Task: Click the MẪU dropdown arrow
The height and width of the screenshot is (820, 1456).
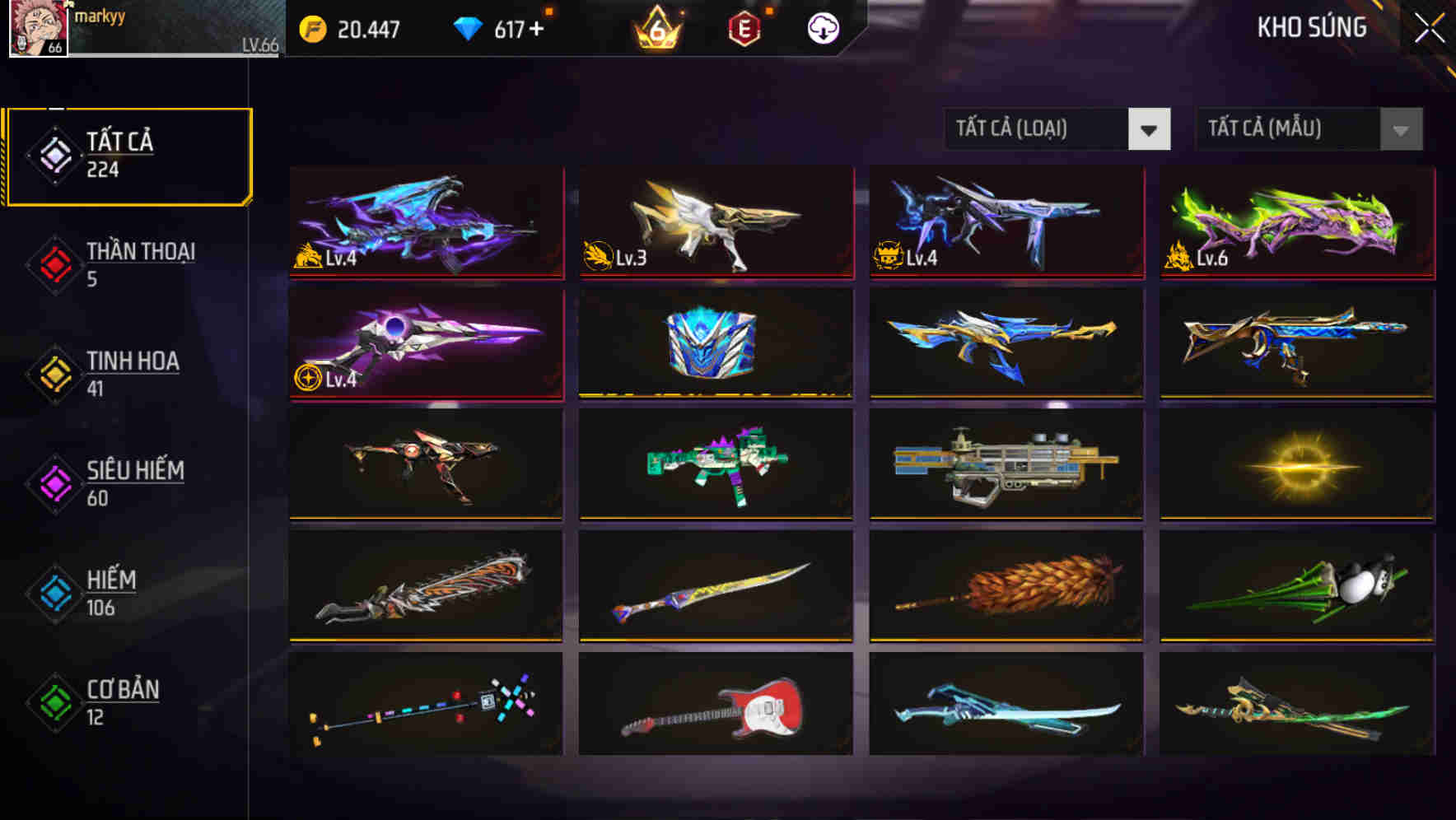Action: (x=1400, y=129)
